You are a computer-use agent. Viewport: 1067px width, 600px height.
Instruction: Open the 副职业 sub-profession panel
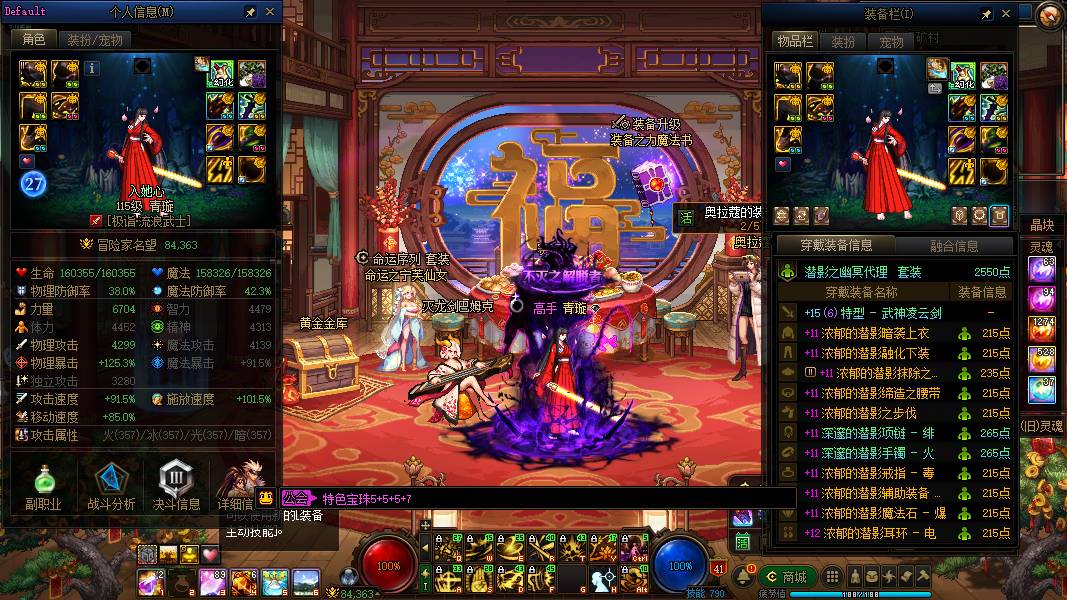[x=43, y=487]
